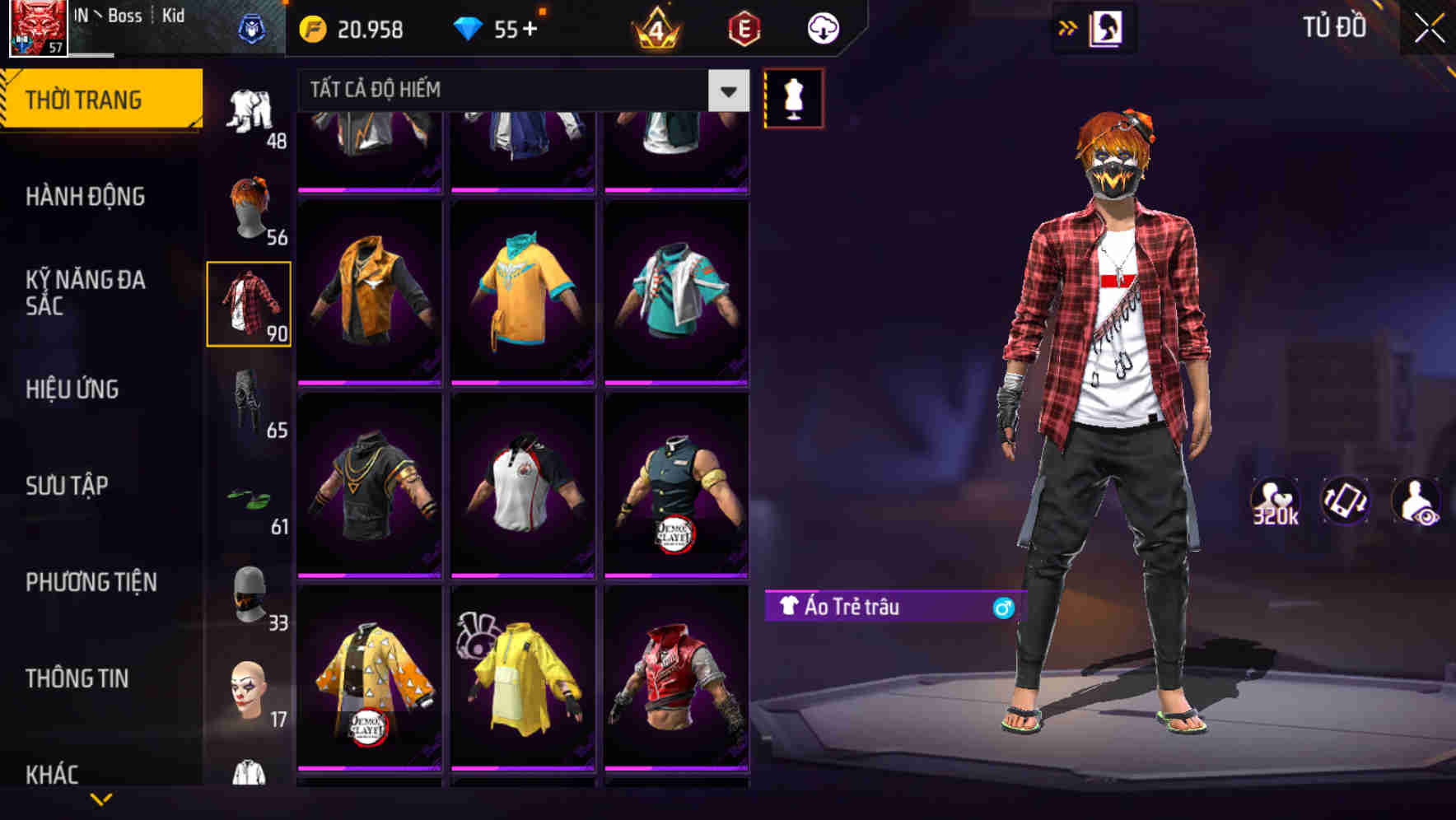Collapse the panel with the double-arrow toggle
The height and width of the screenshot is (820, 1456).
pos(1068,26)
